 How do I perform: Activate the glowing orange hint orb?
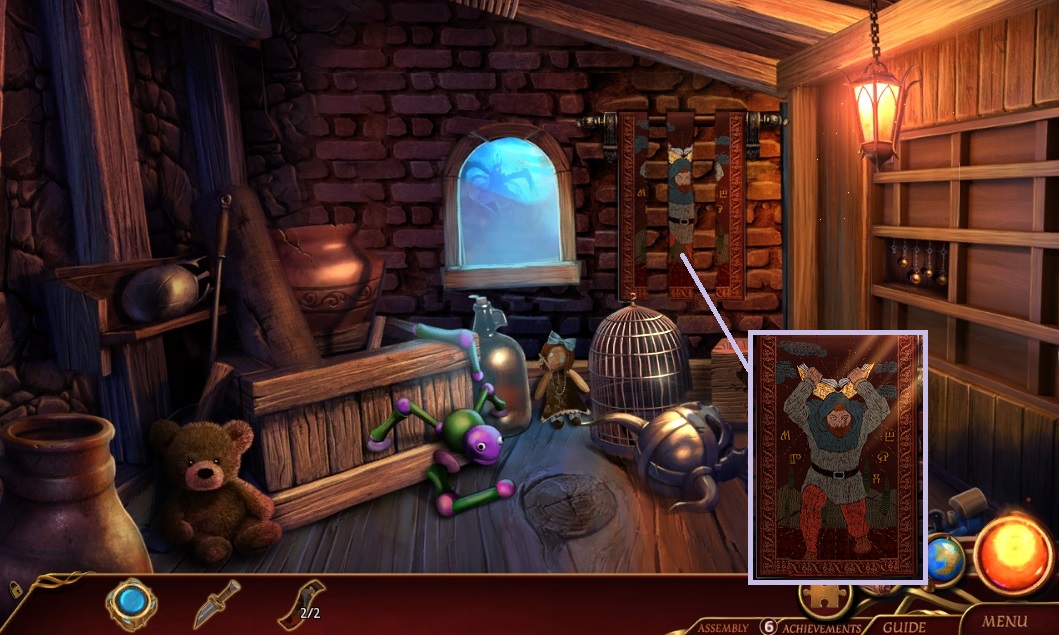click(x=1012, y=553)
